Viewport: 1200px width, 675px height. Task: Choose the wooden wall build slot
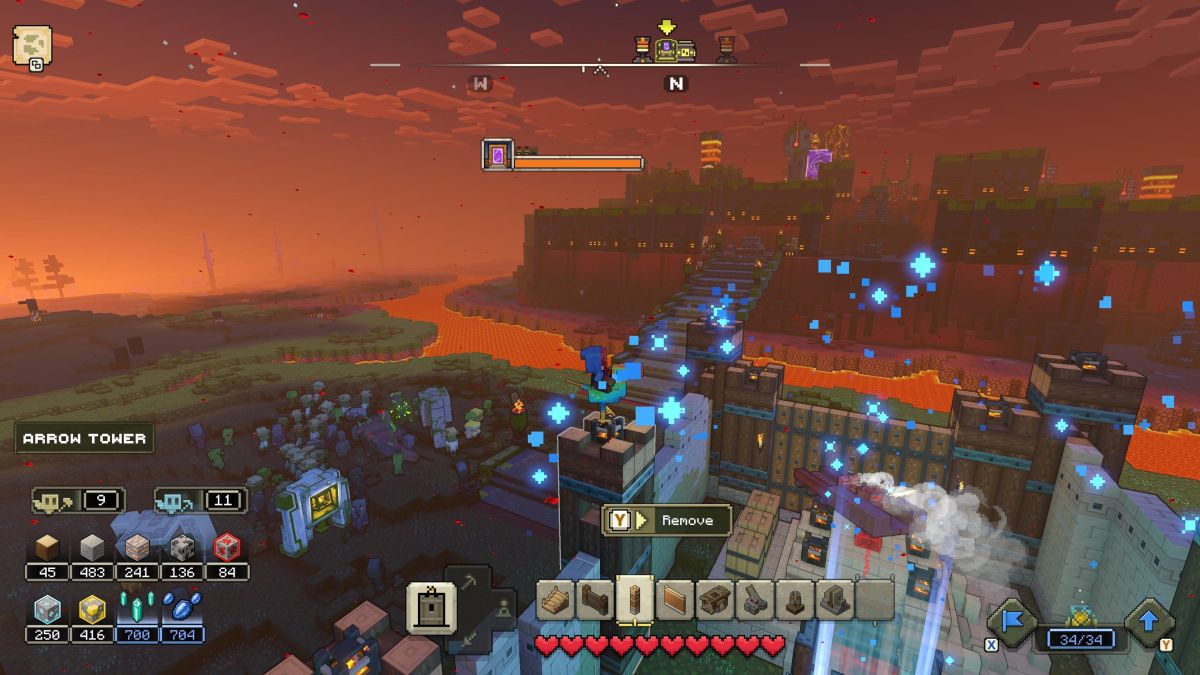(x=595, y=600)
